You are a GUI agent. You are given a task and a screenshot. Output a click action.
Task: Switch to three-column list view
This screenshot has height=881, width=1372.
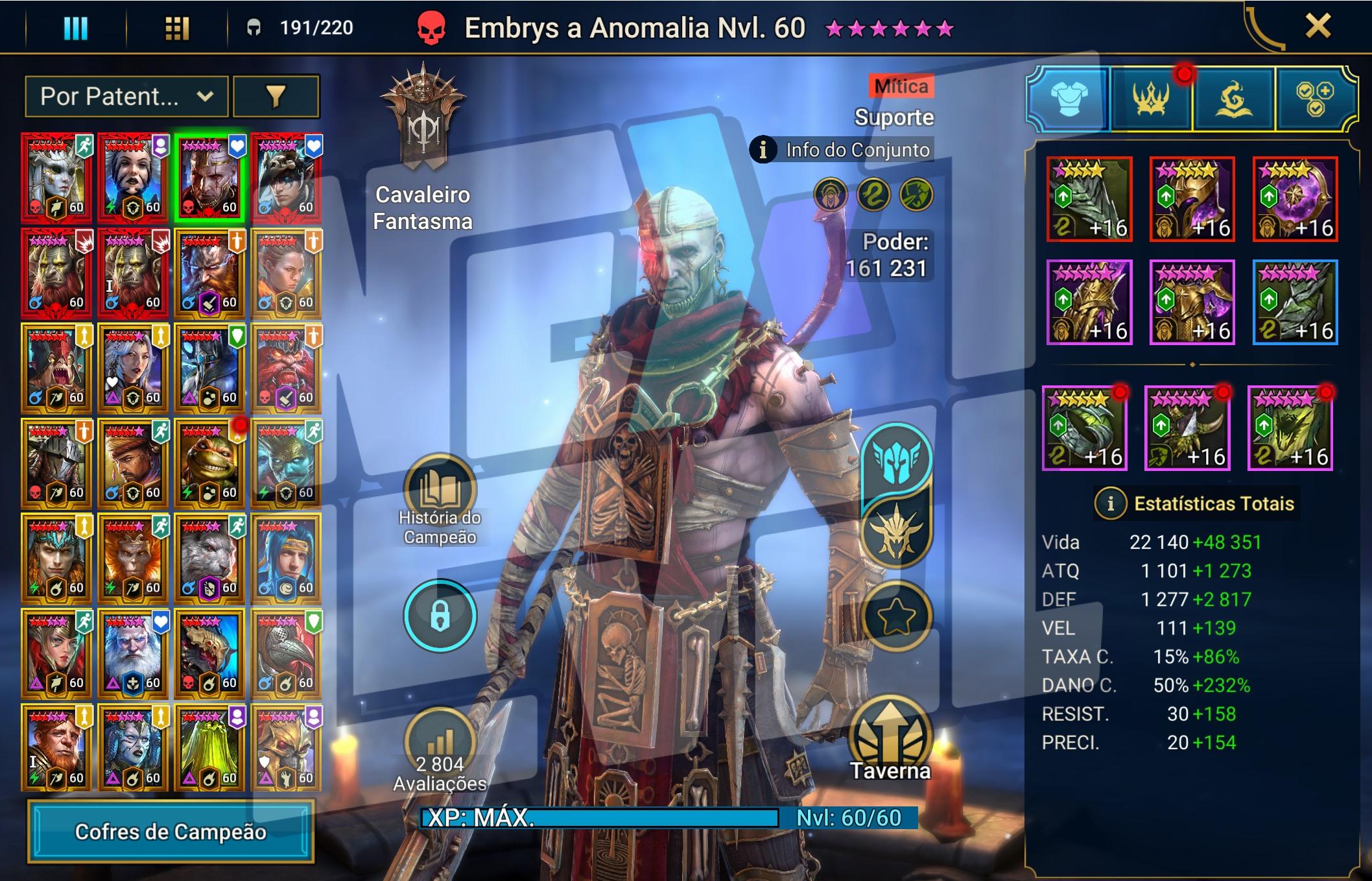click(x=75, y=28)
